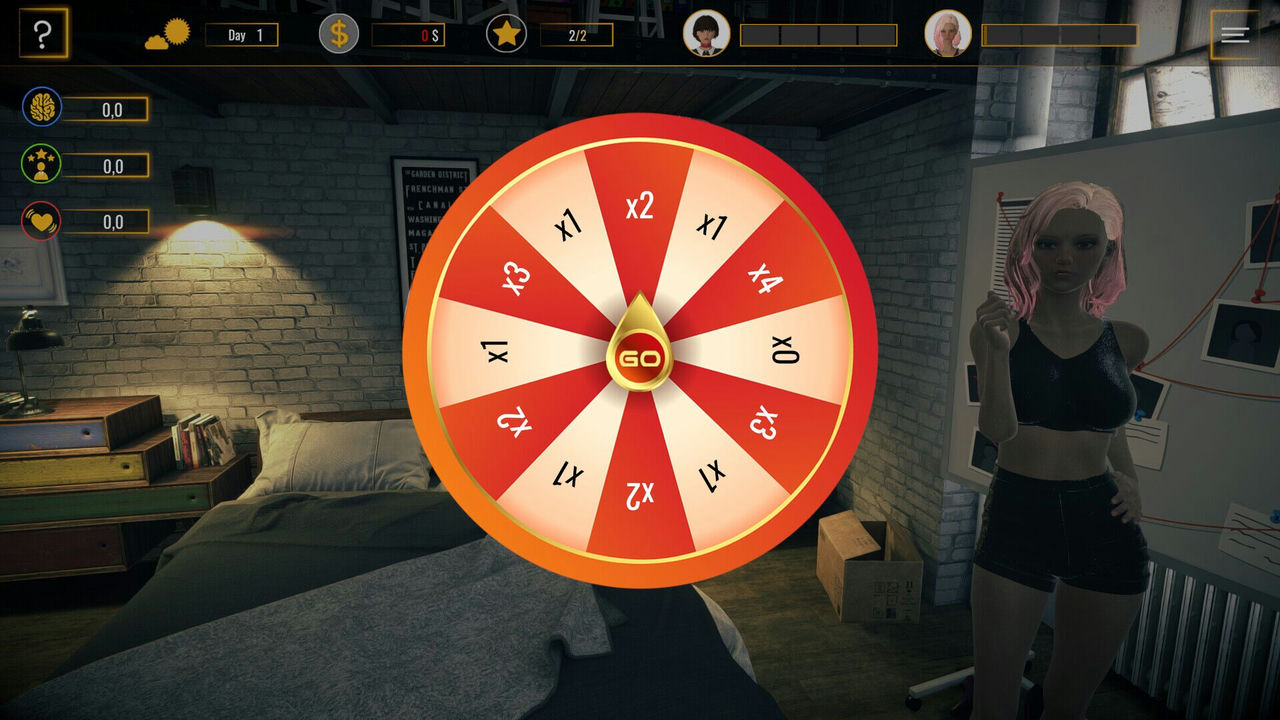Open the hamburger menu
The image size is (1280, 720).
(1233, 33)
